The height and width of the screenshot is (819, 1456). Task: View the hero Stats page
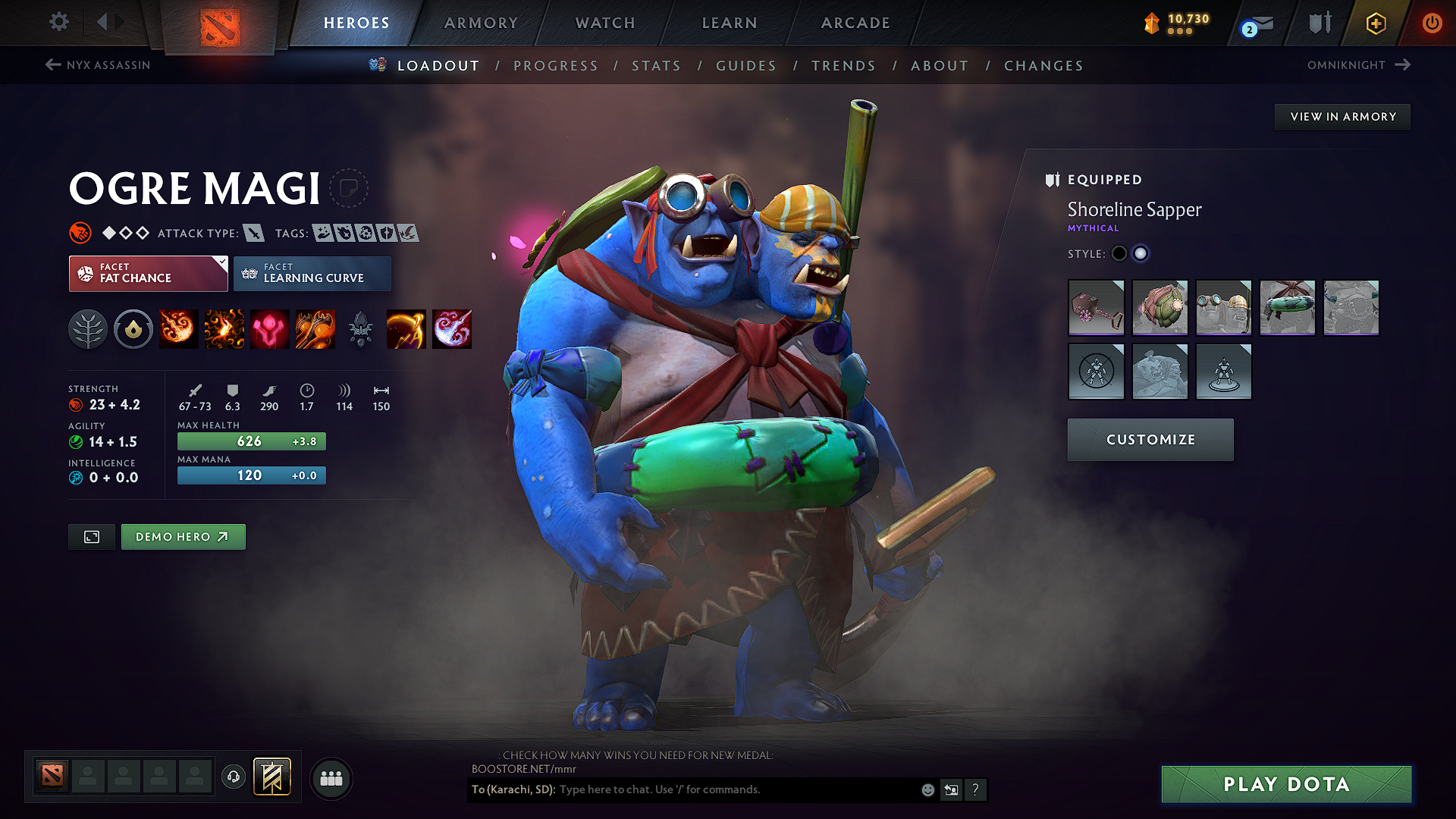click(656, 66)
